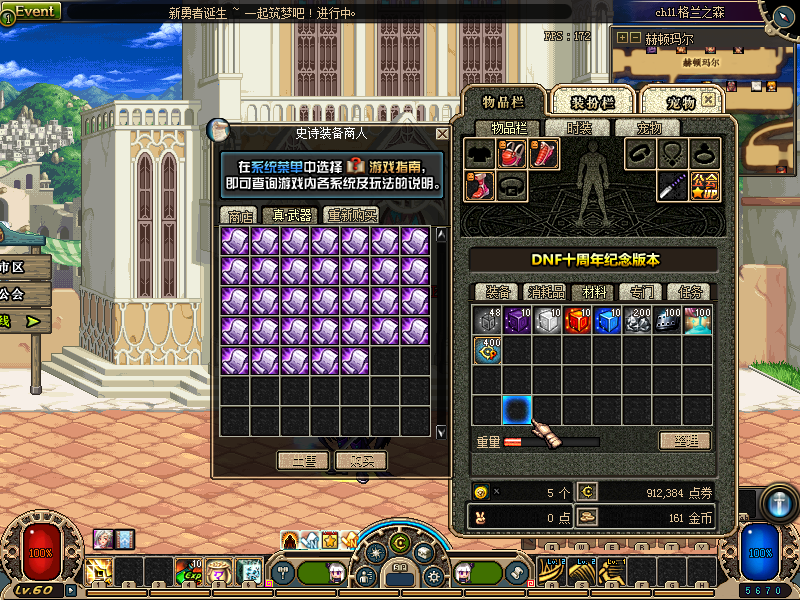Open the 装扮栏 avatar panel tab
800x600 pixels.
pyautogui.click(x=590, y=102)
